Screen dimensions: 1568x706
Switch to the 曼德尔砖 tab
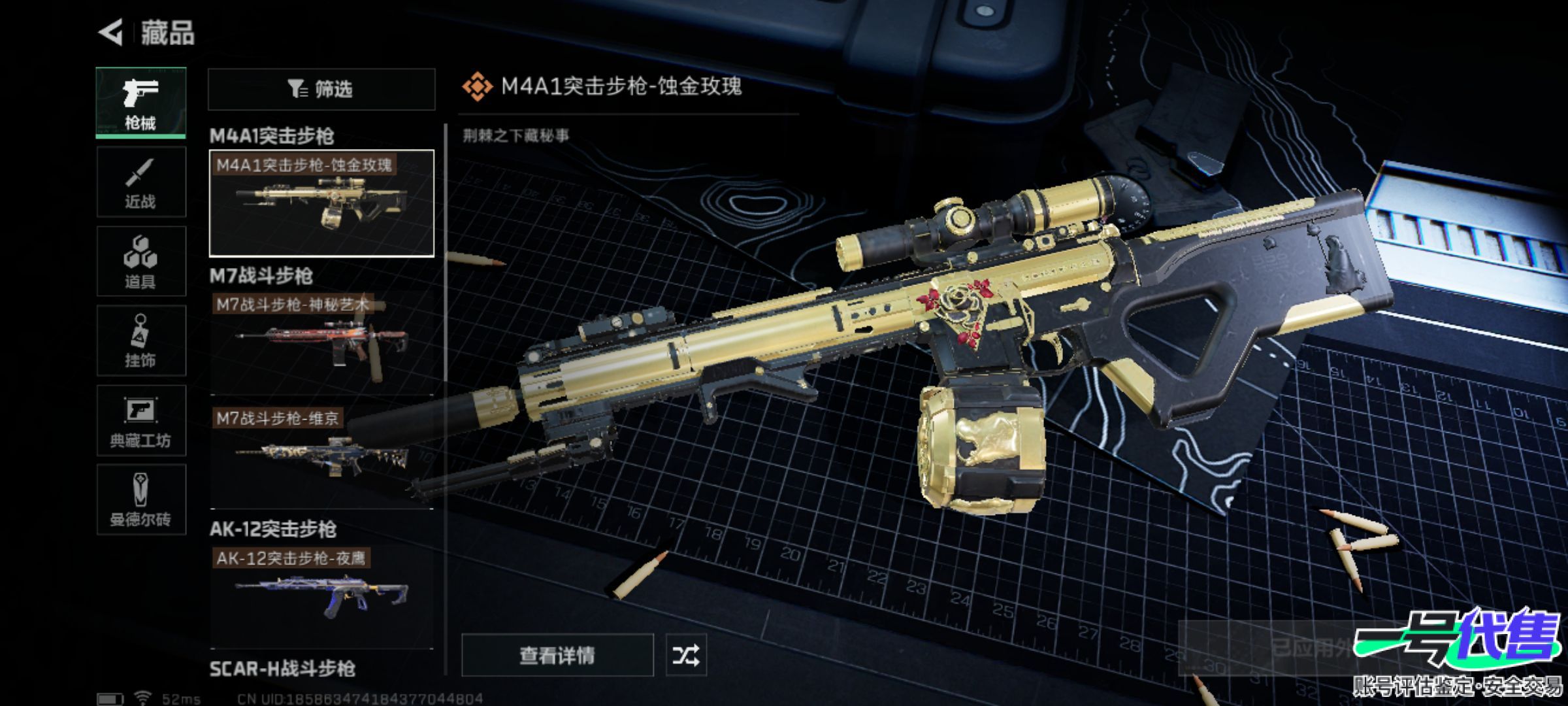[x=141, y=500]
